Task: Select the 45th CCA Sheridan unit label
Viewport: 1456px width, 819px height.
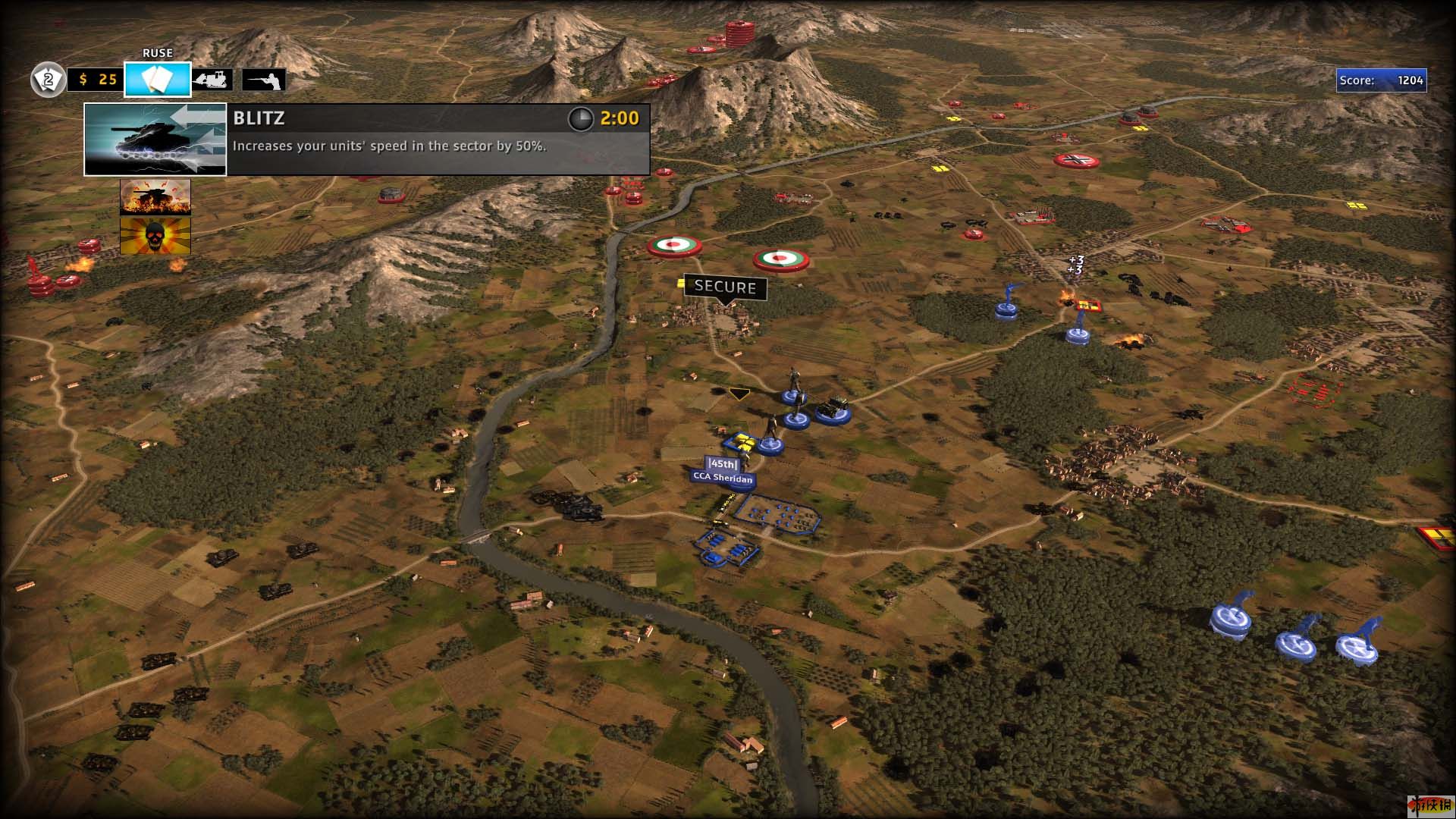Action: pos(723,471)
